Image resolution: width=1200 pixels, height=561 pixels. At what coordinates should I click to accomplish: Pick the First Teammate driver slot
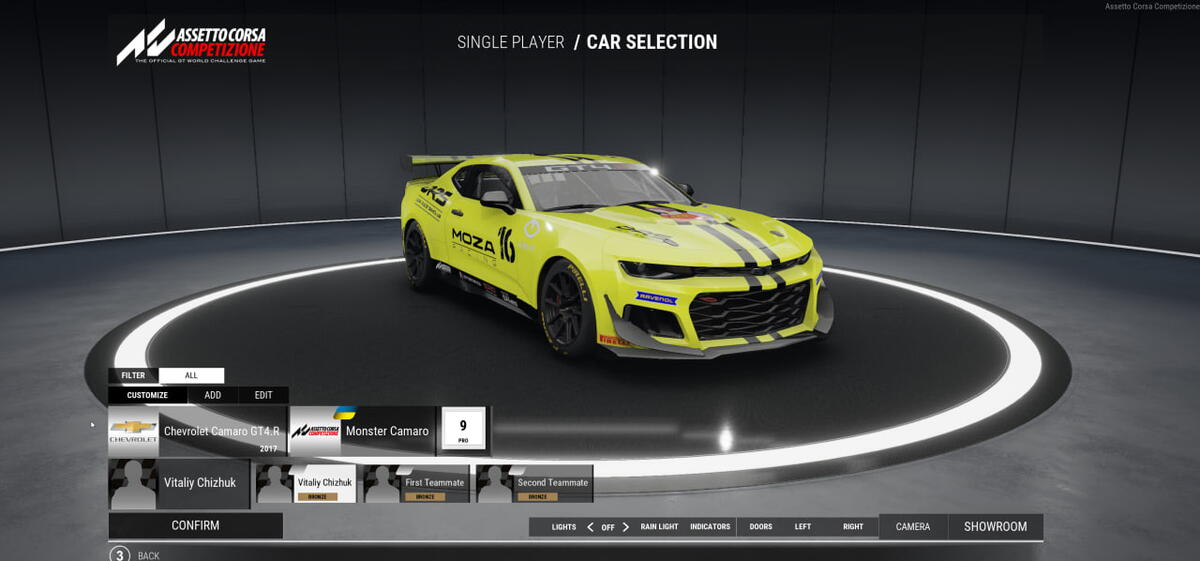[x=416, y=484]
